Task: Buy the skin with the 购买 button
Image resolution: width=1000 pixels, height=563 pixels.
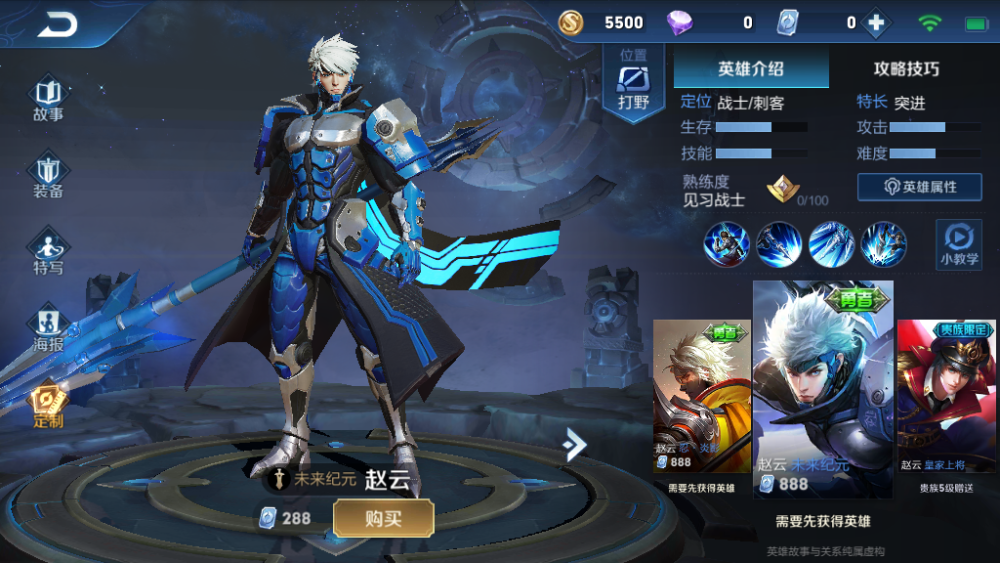Action: pos(383,518)
